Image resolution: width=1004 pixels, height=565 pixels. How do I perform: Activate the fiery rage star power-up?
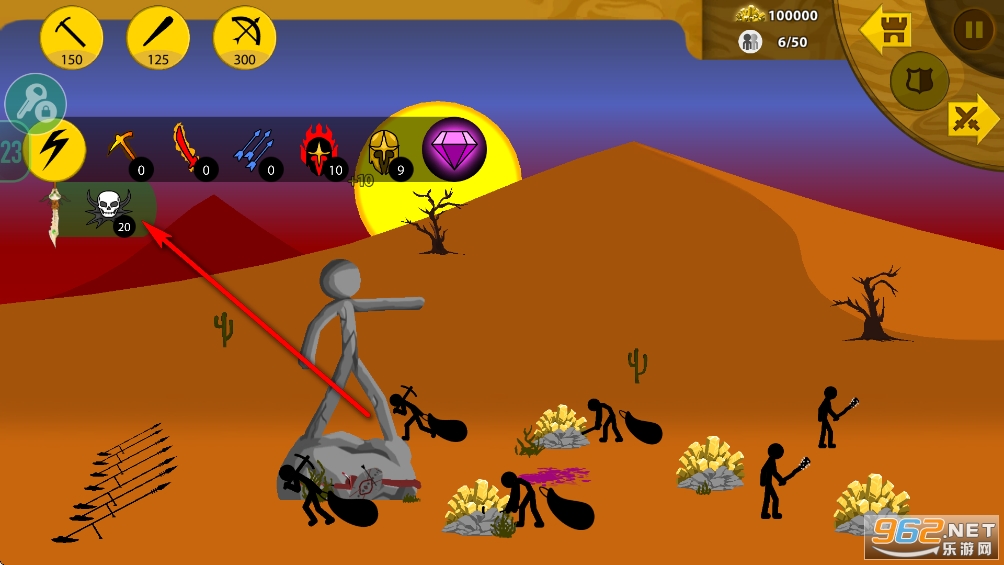pyautogui.click(x=320, y=150)
